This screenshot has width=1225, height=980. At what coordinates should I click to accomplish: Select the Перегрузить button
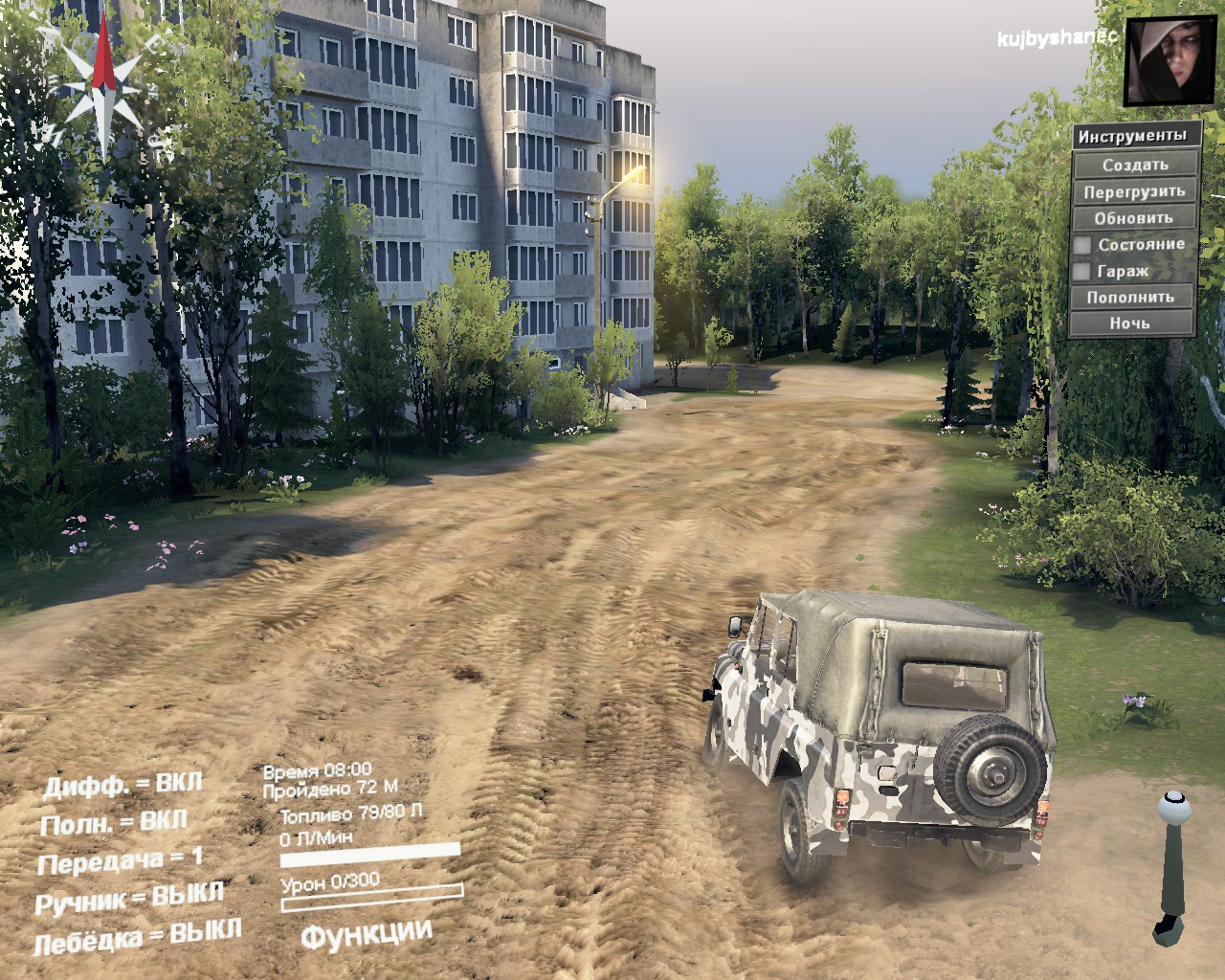click(x=1135, y=190)
